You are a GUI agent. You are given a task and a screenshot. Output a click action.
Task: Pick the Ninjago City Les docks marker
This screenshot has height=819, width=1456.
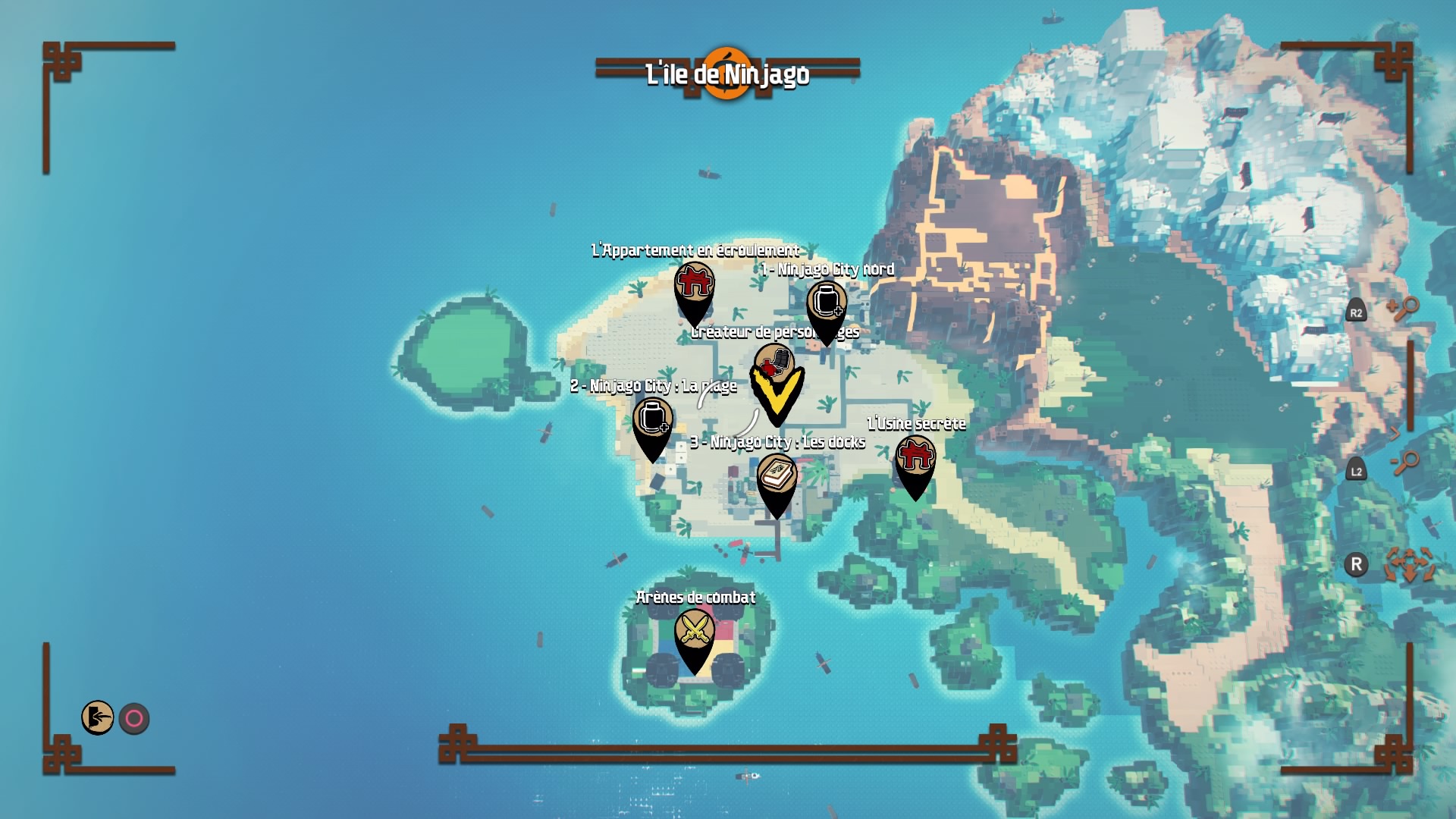click(777, 475)
